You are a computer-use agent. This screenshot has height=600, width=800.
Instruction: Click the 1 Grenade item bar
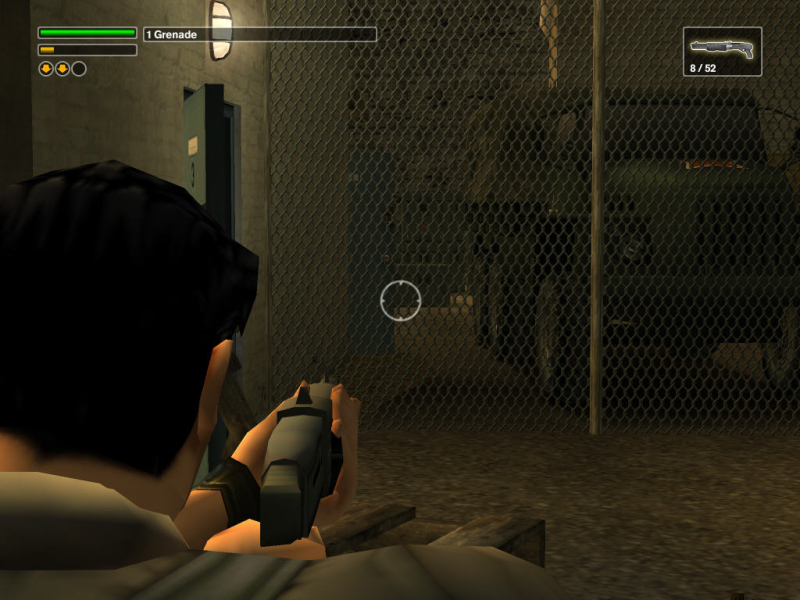tap(260, 34)
